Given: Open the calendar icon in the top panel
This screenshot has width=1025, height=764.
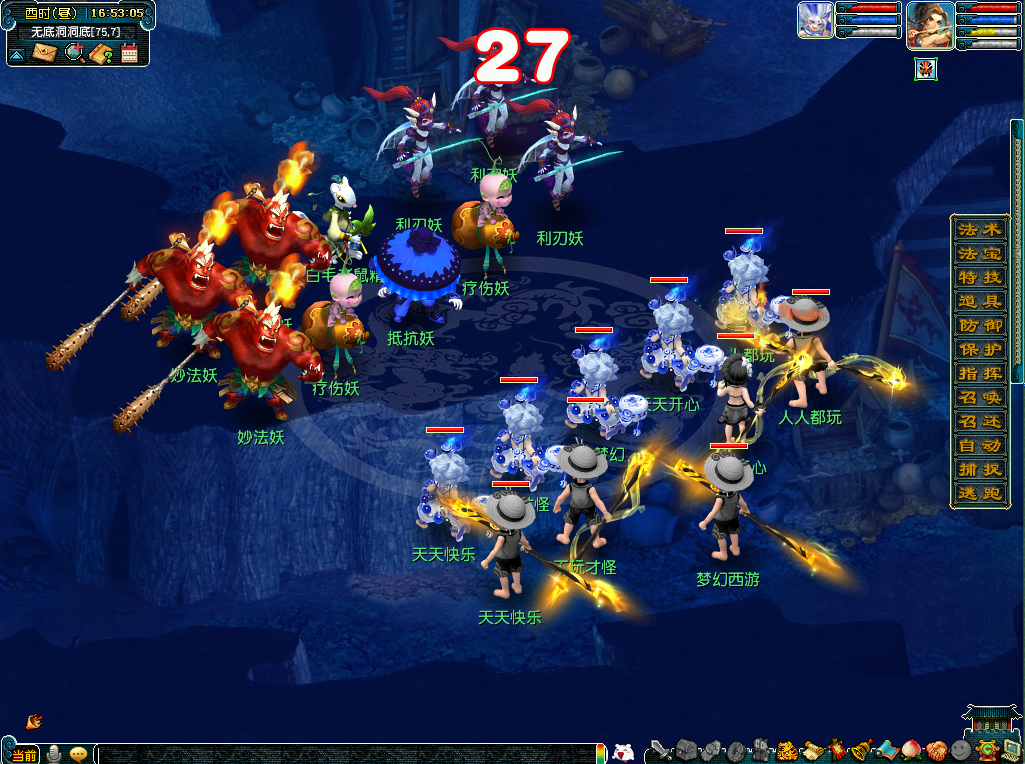Looking at the screenshot, I should 129,53.
